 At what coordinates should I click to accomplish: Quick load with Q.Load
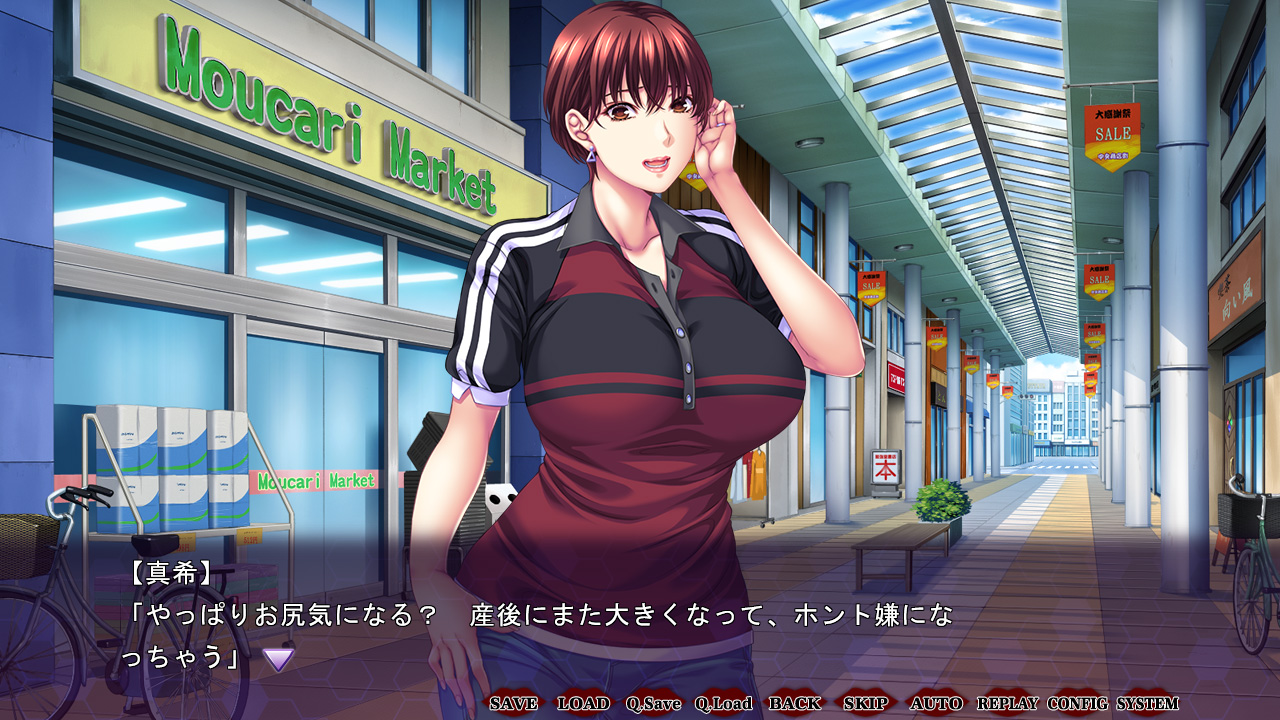pos(723,703)
